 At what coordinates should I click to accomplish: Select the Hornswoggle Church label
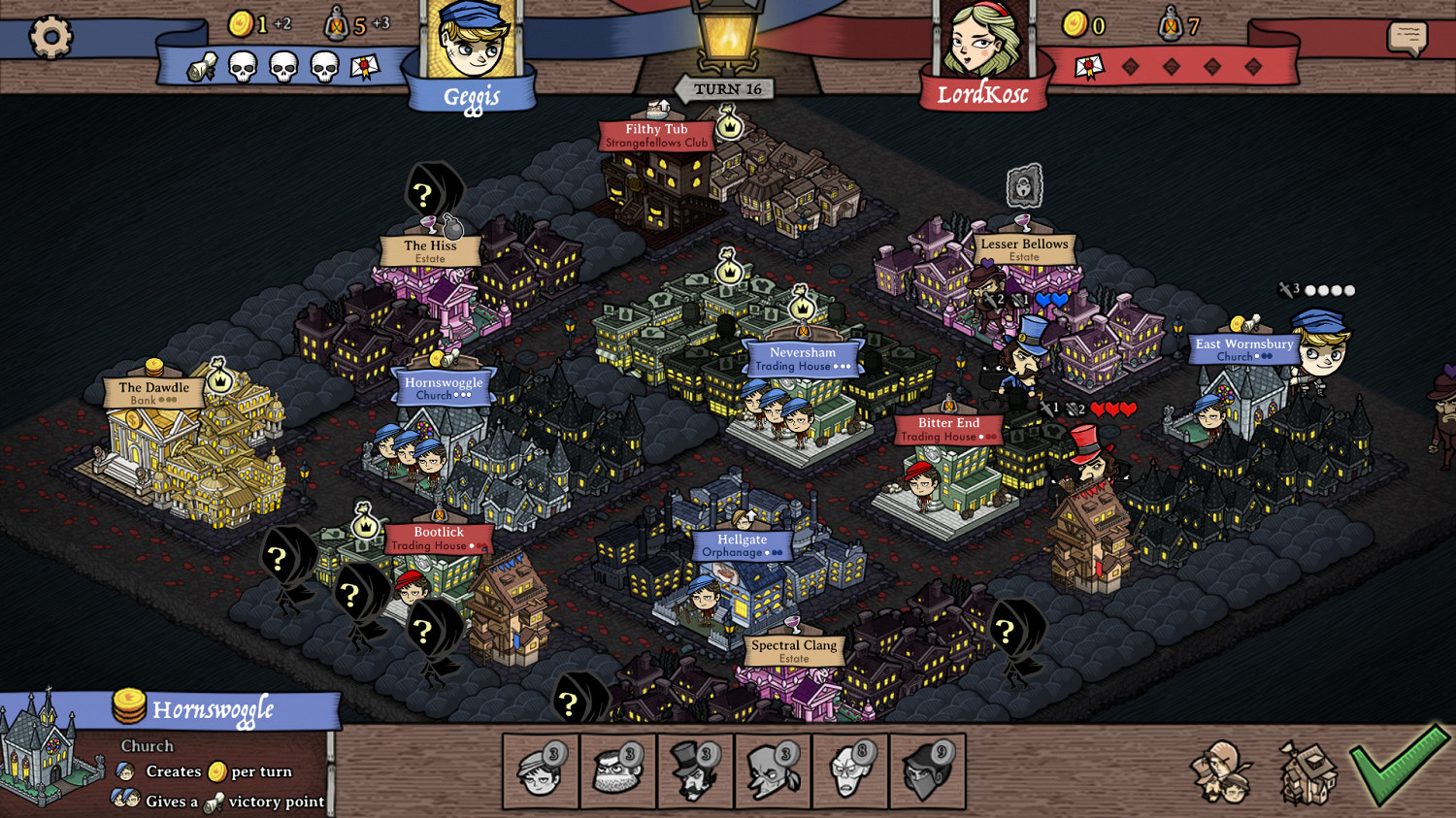pos(444,387)
